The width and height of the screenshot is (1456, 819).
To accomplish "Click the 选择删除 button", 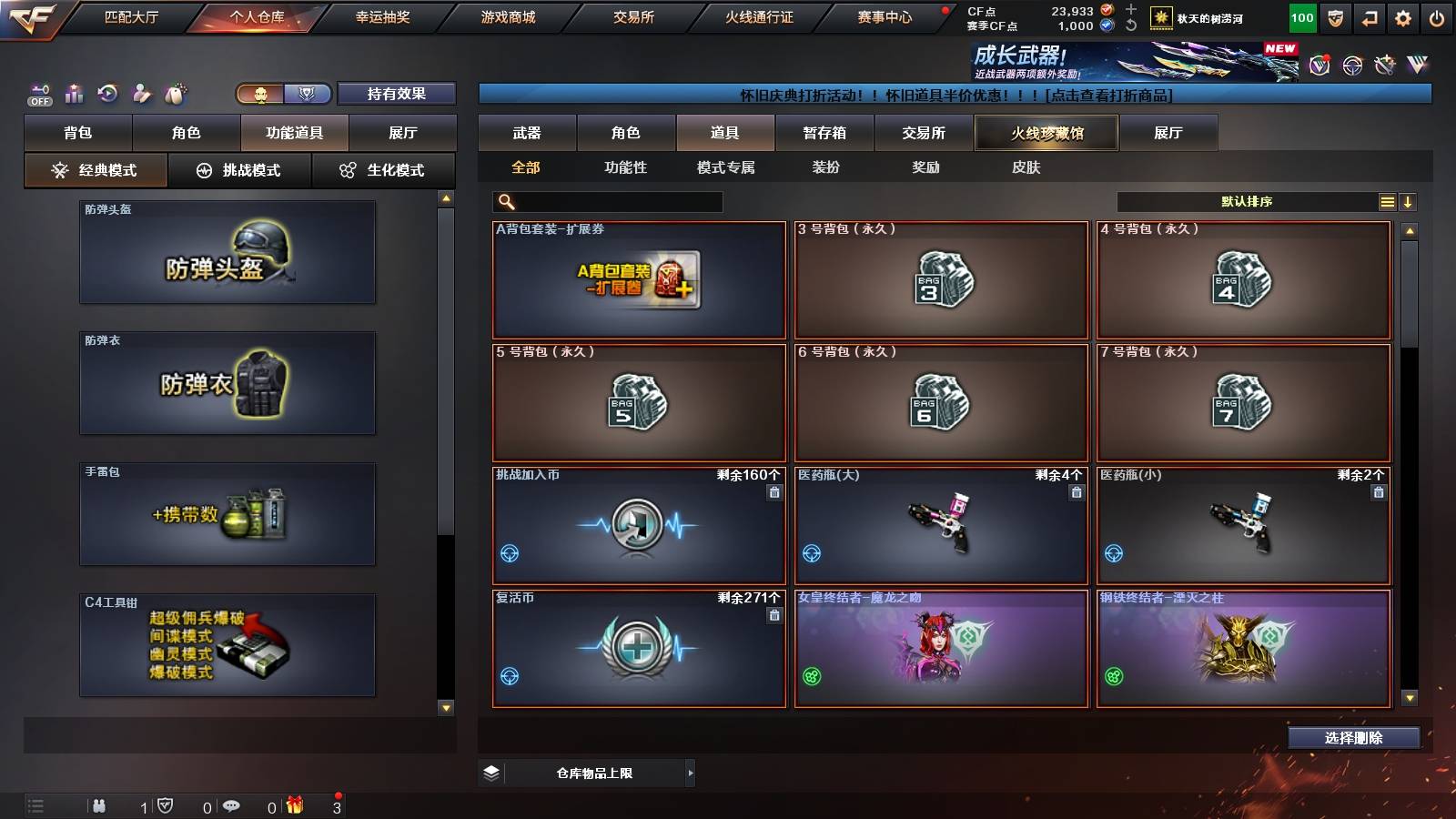I will pos(1353,738).
